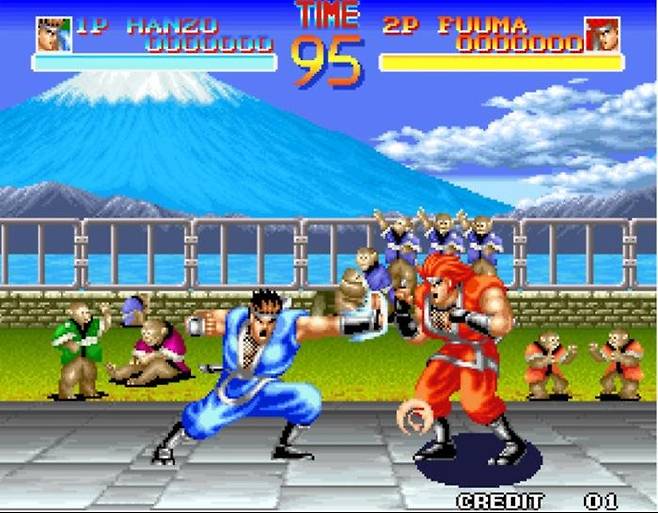
Task: Click Hanzo's player one portrait
Action: (53, 34)
